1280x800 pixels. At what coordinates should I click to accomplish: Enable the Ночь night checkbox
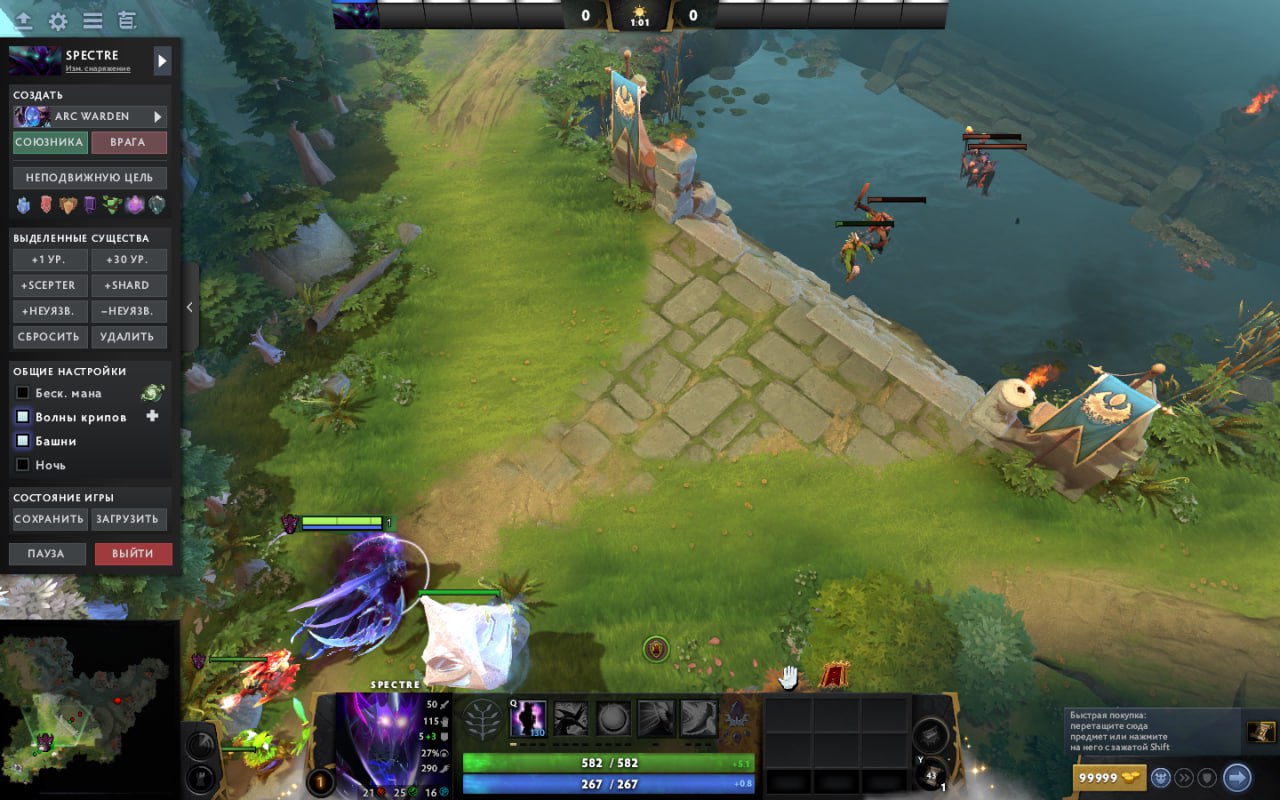pos(23,465)
